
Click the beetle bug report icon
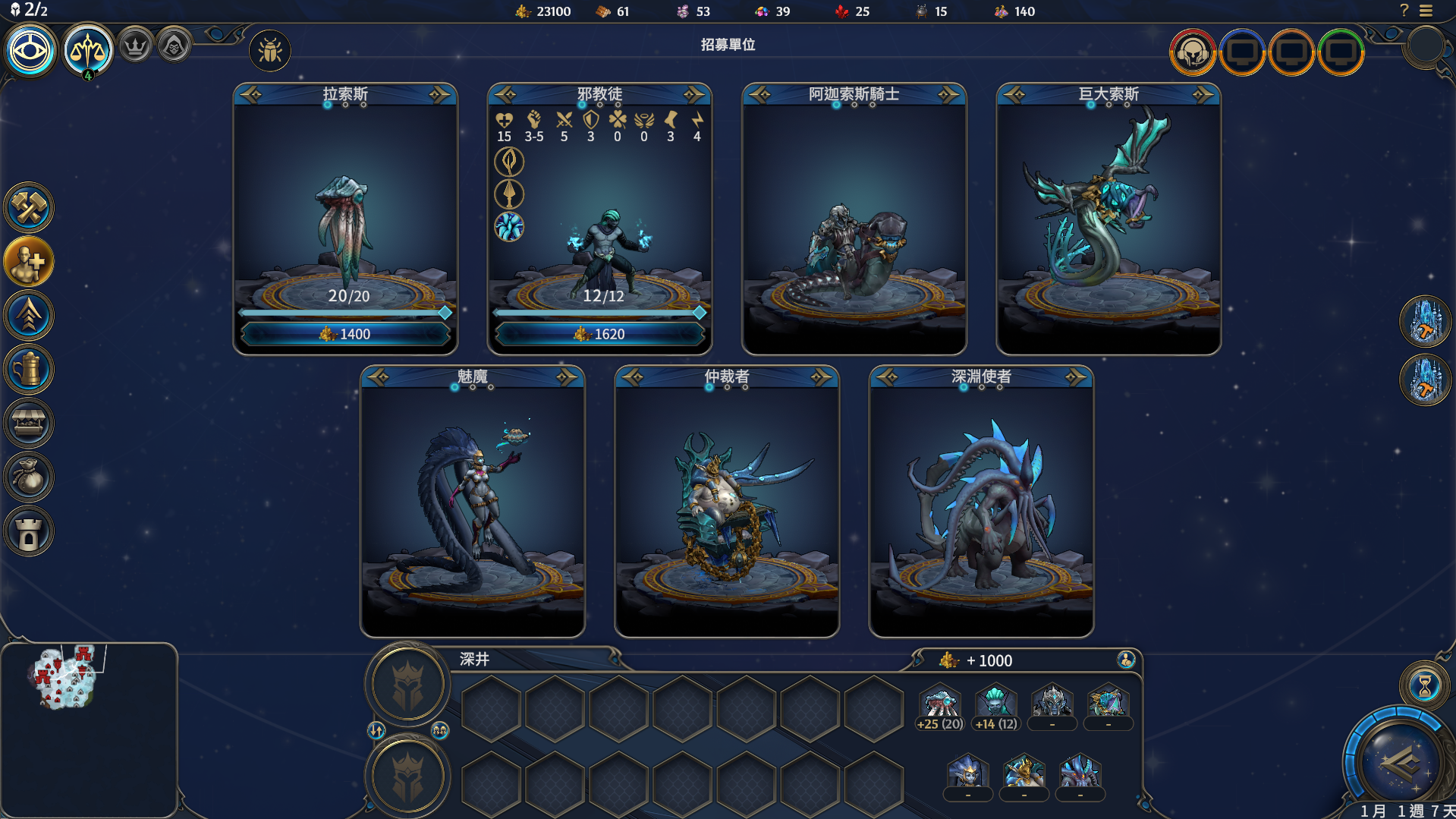tap(269, 51)
